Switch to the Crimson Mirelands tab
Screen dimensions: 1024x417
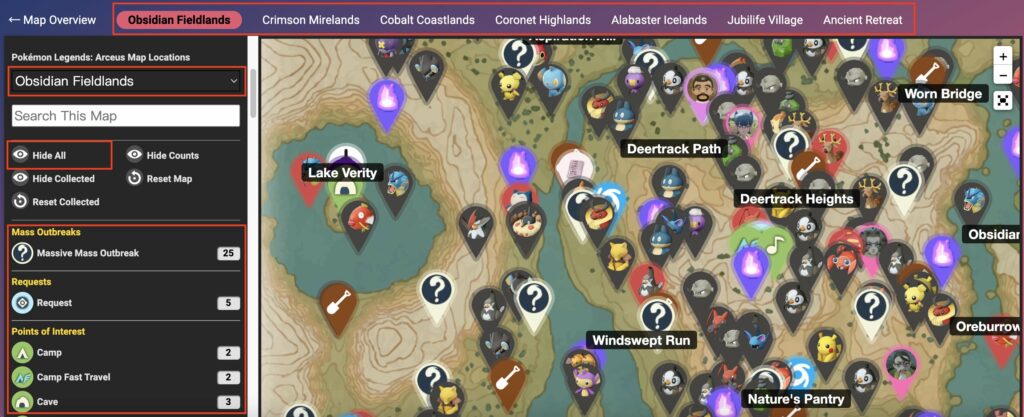310,19
